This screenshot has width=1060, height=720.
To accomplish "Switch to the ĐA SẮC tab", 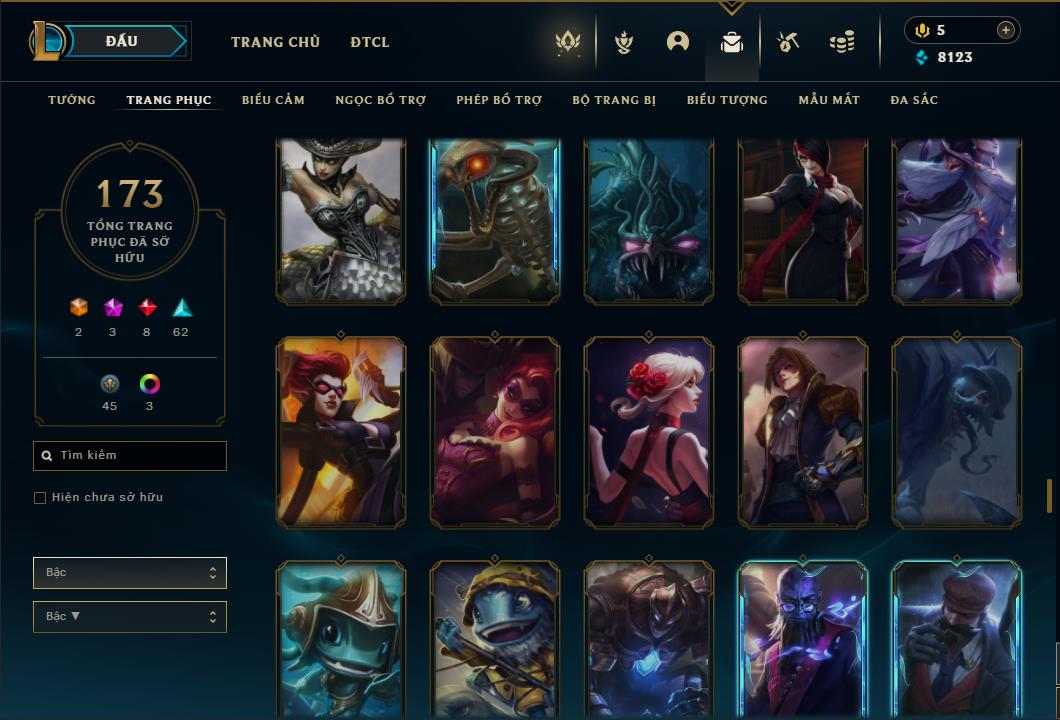I will click(914, 100).
